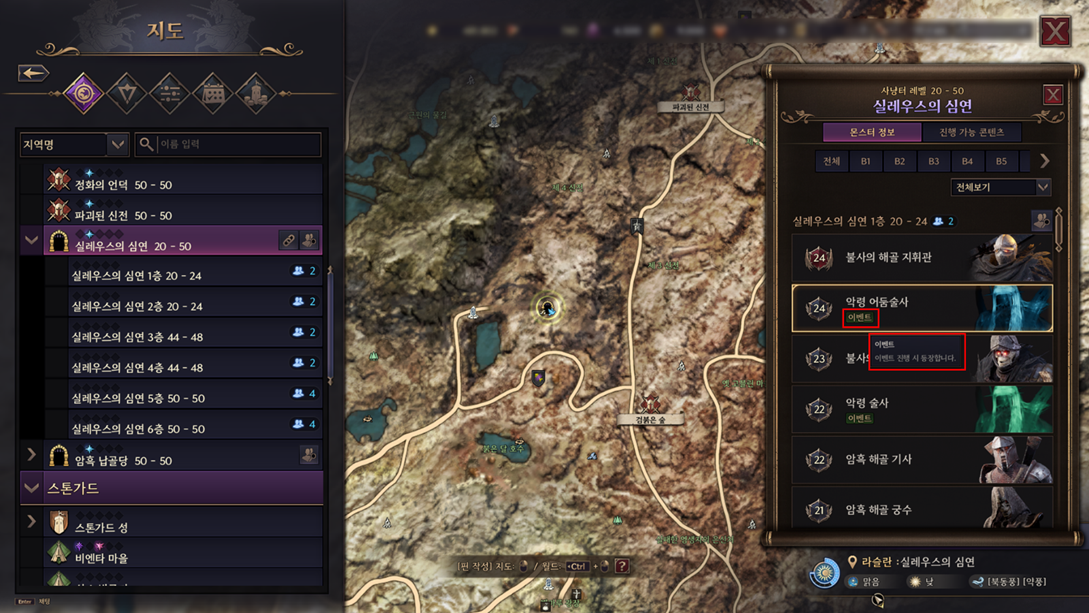
Task: Go back using the arrow button
Action: 33,73
